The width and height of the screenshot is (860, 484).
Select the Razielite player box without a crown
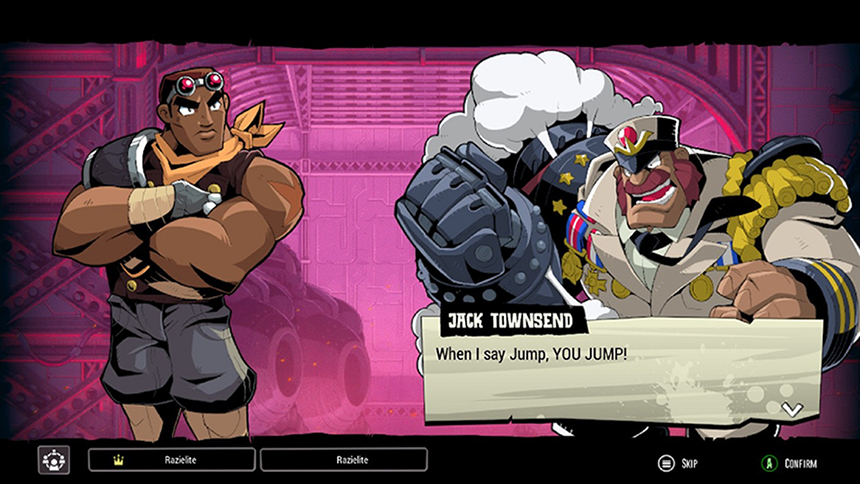tap(344, 460)
